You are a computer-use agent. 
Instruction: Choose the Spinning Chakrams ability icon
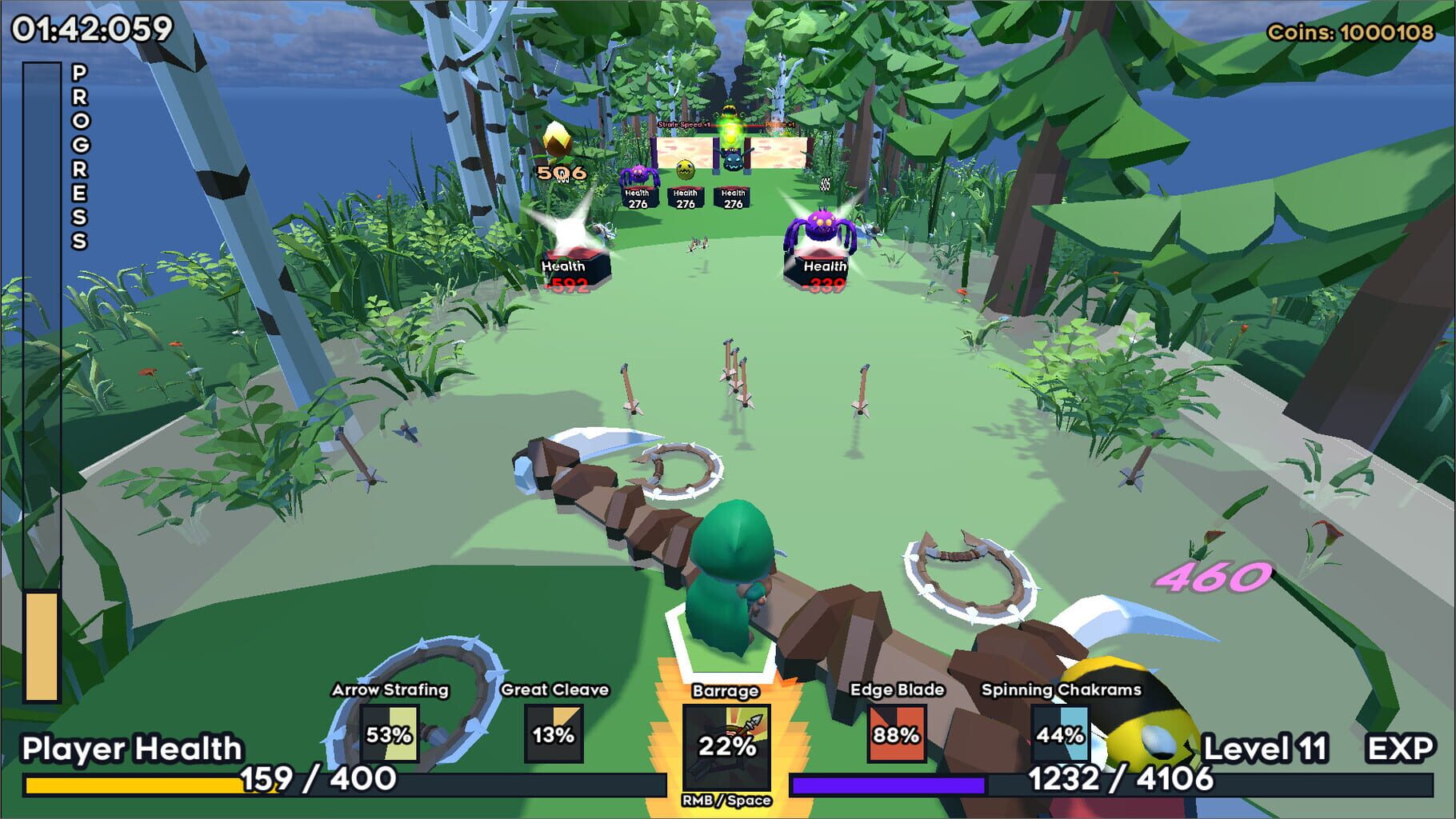pyautogui.click(x=1060, y=733)
